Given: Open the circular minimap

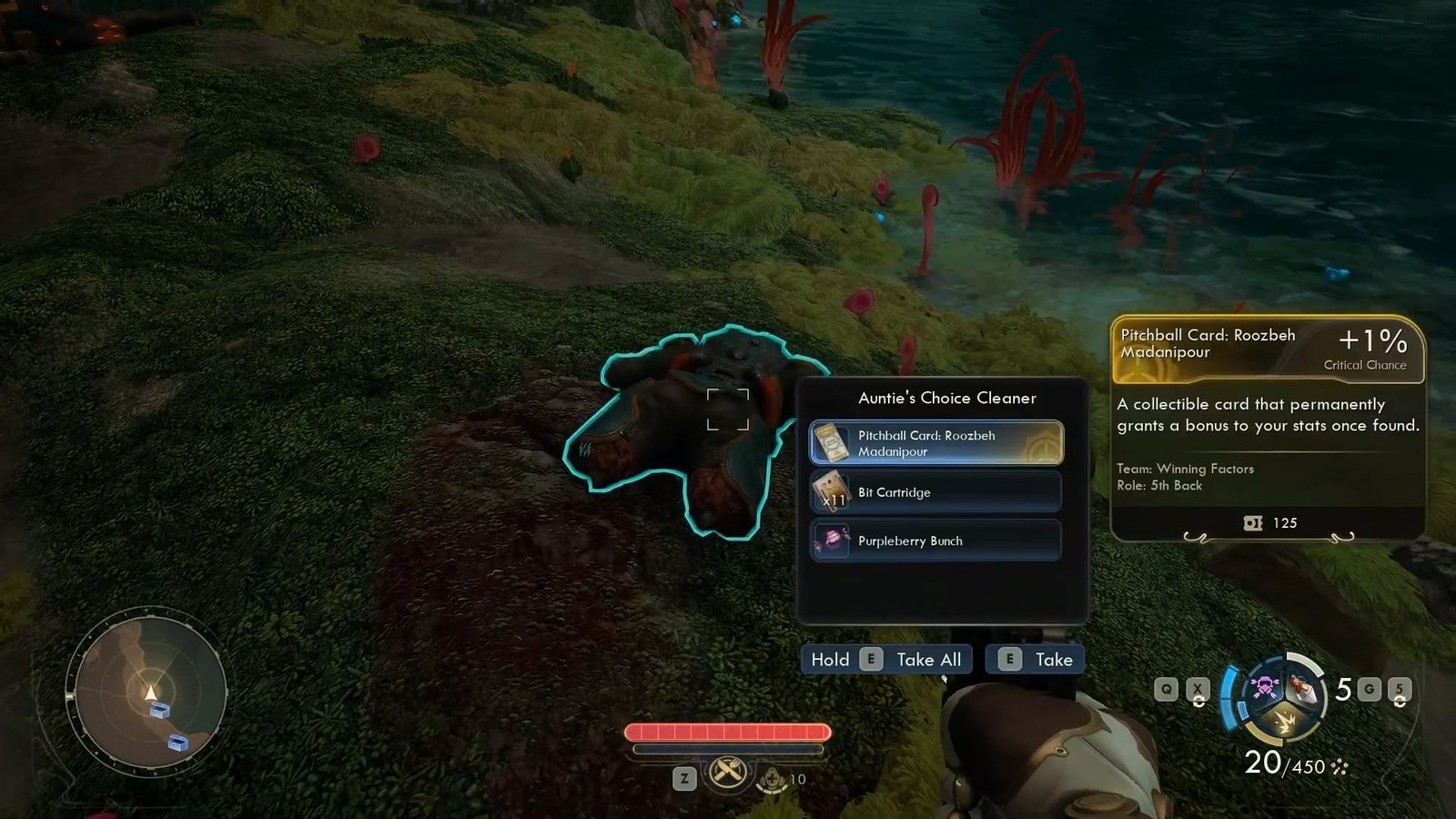Looking at the screenshot, I should pos(150,692).
